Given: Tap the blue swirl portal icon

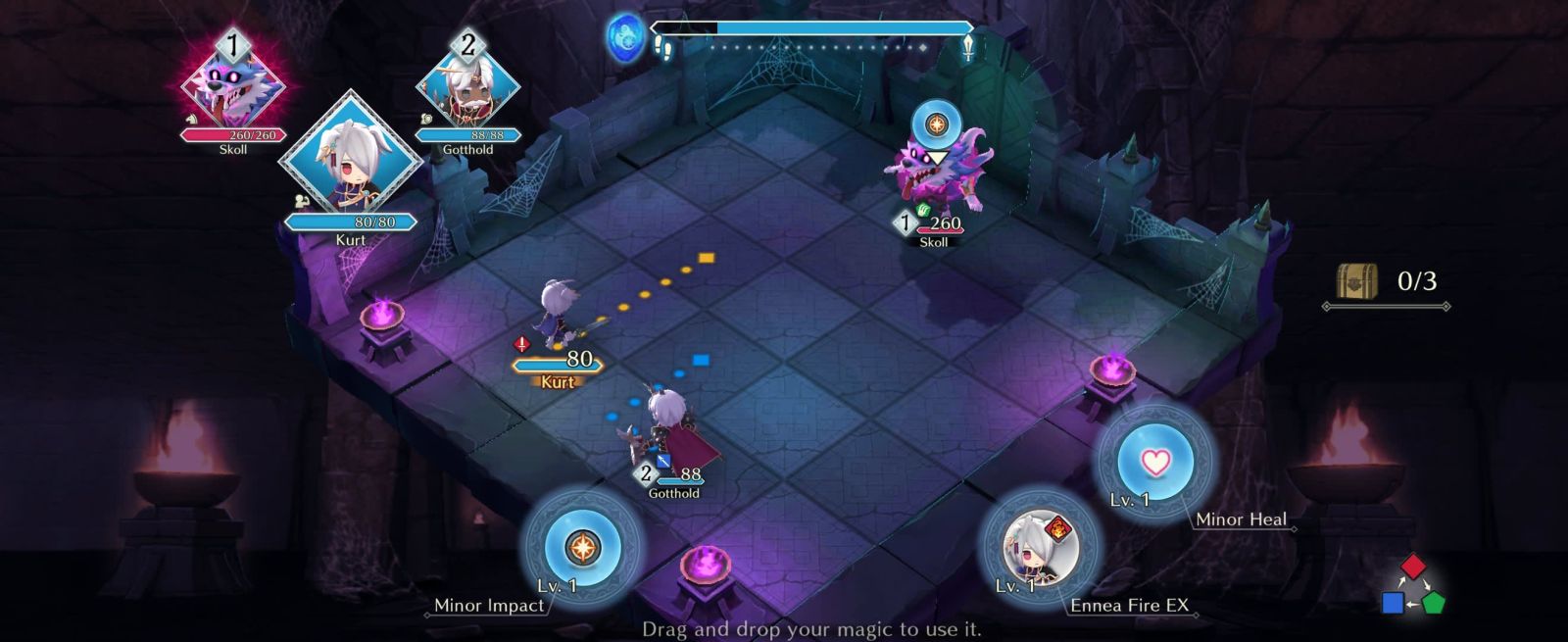Looking at the screenshot, I should click(x=623, y=37).
